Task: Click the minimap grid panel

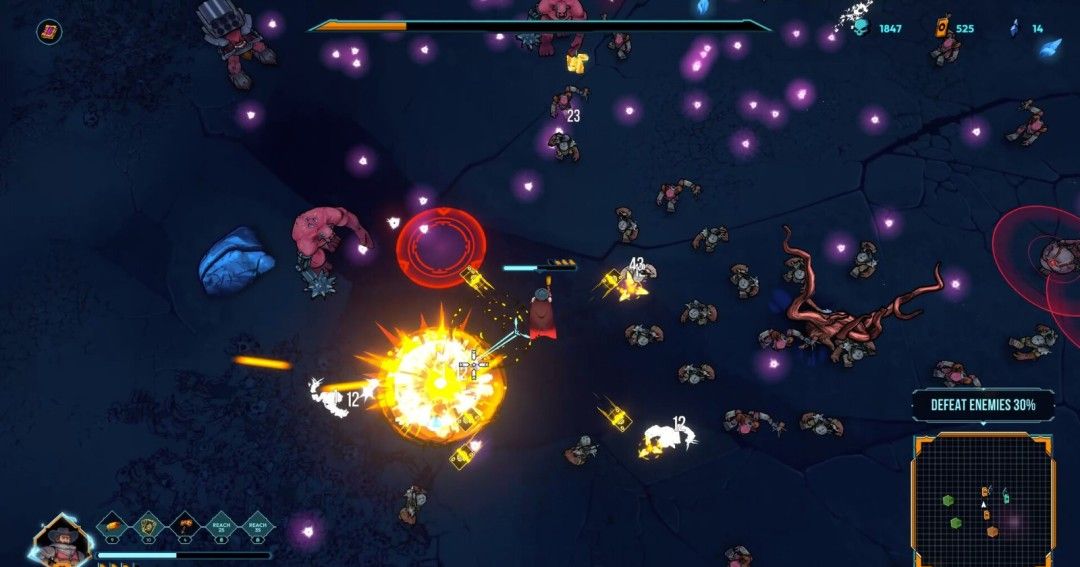Action: click(983, 499)
